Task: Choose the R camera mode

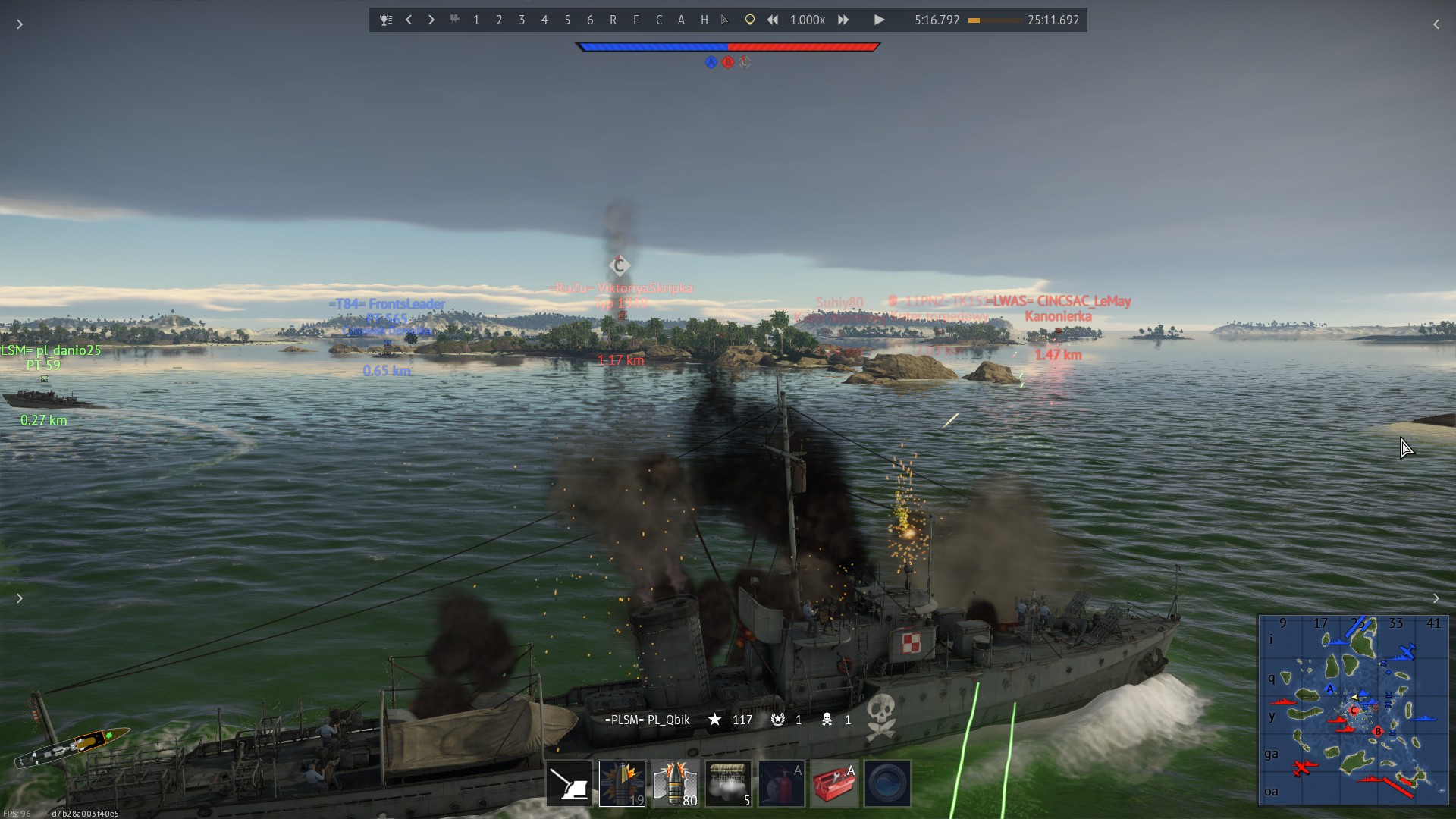Action: tap(613, 20)
